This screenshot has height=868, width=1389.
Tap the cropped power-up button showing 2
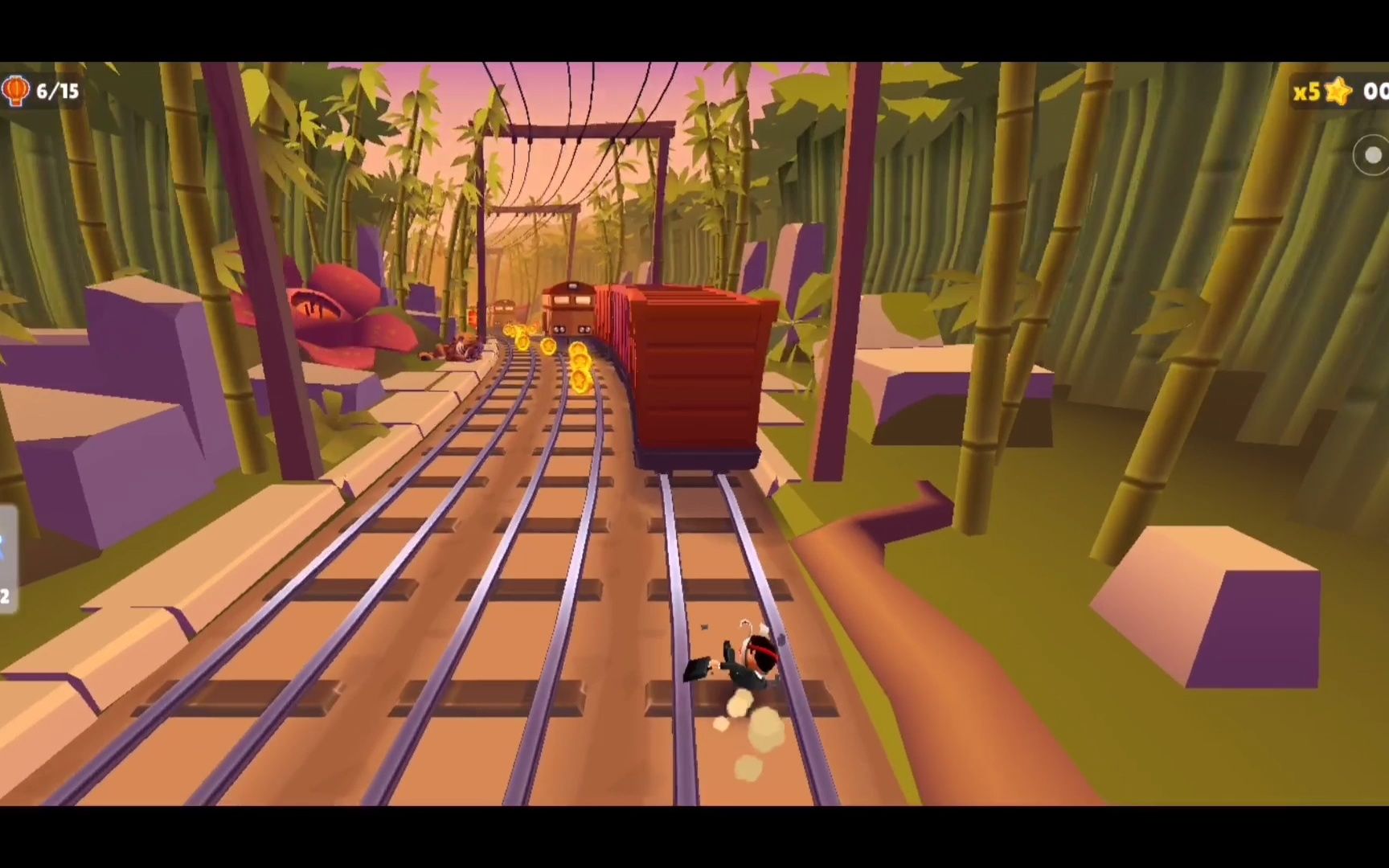coord(7,560)
